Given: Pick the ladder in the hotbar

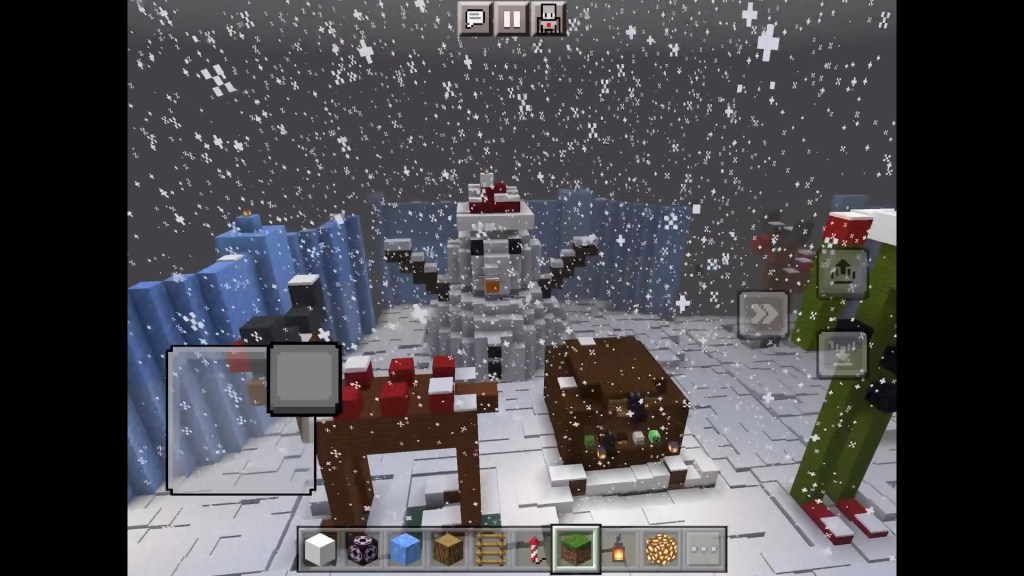Looking at the screenshot, I should click(x=490, y=549).
